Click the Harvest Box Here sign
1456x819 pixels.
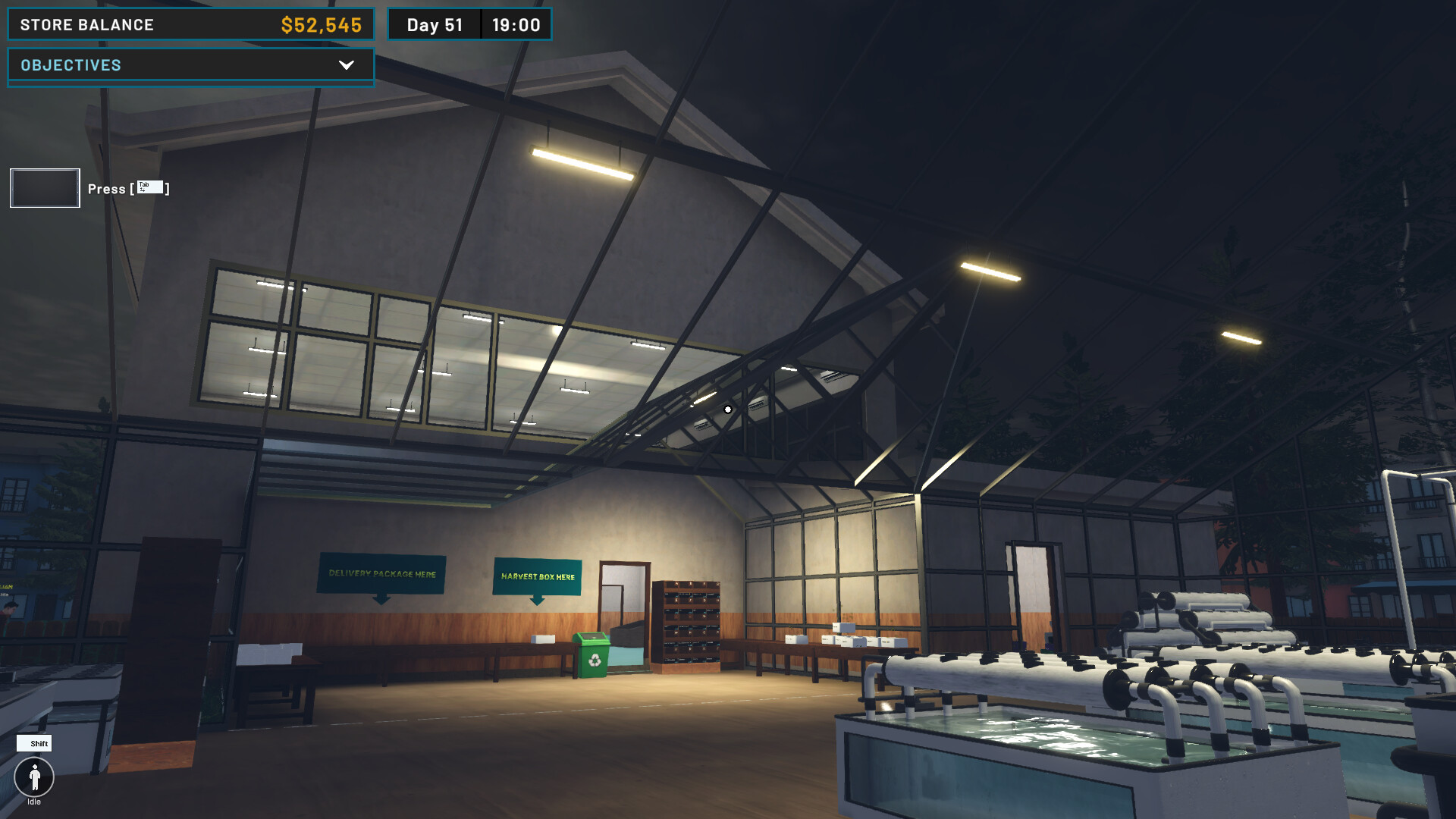pyautogui.click(x=538, y=578)
